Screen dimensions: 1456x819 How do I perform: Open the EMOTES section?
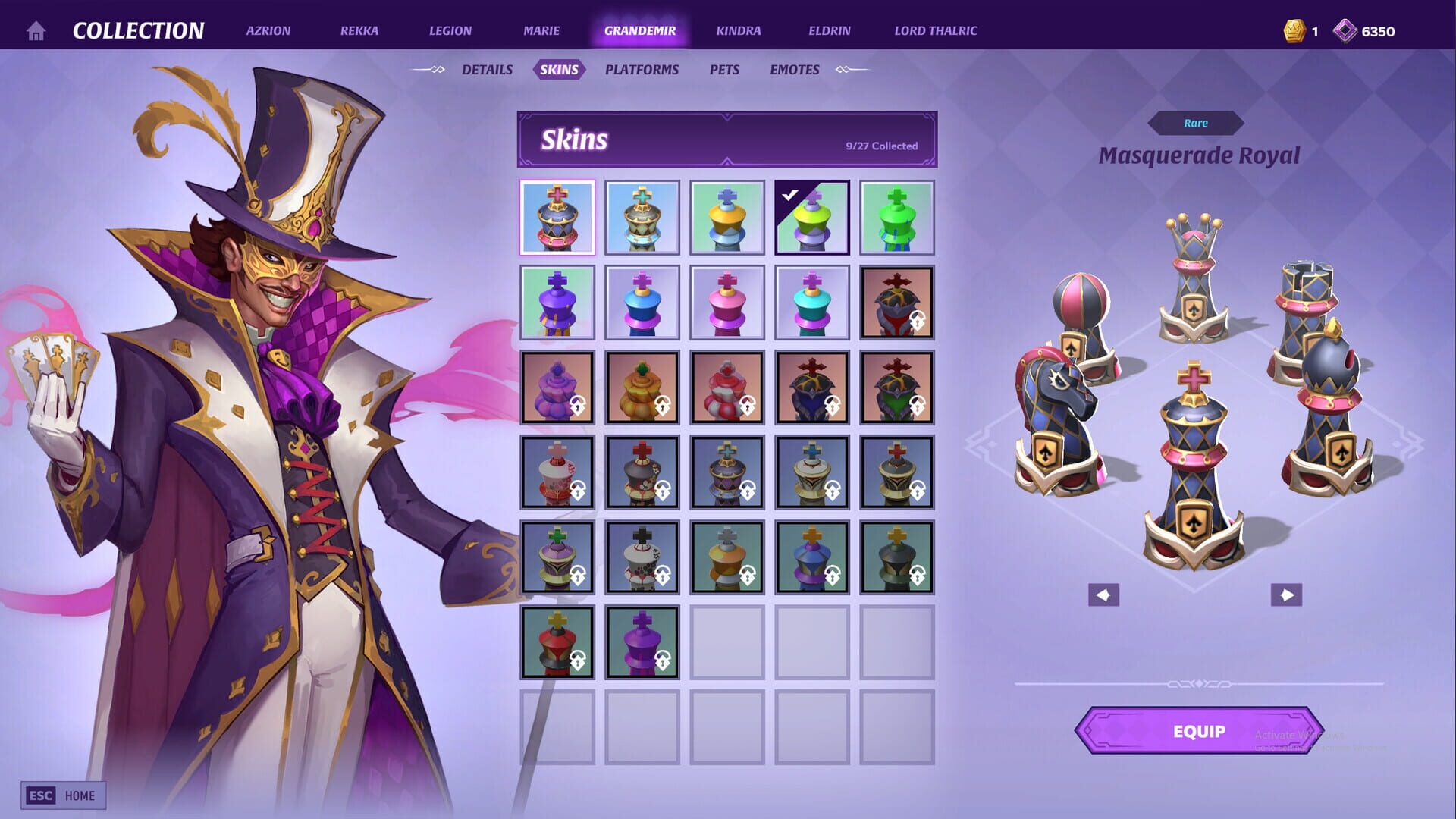point(794,69)
